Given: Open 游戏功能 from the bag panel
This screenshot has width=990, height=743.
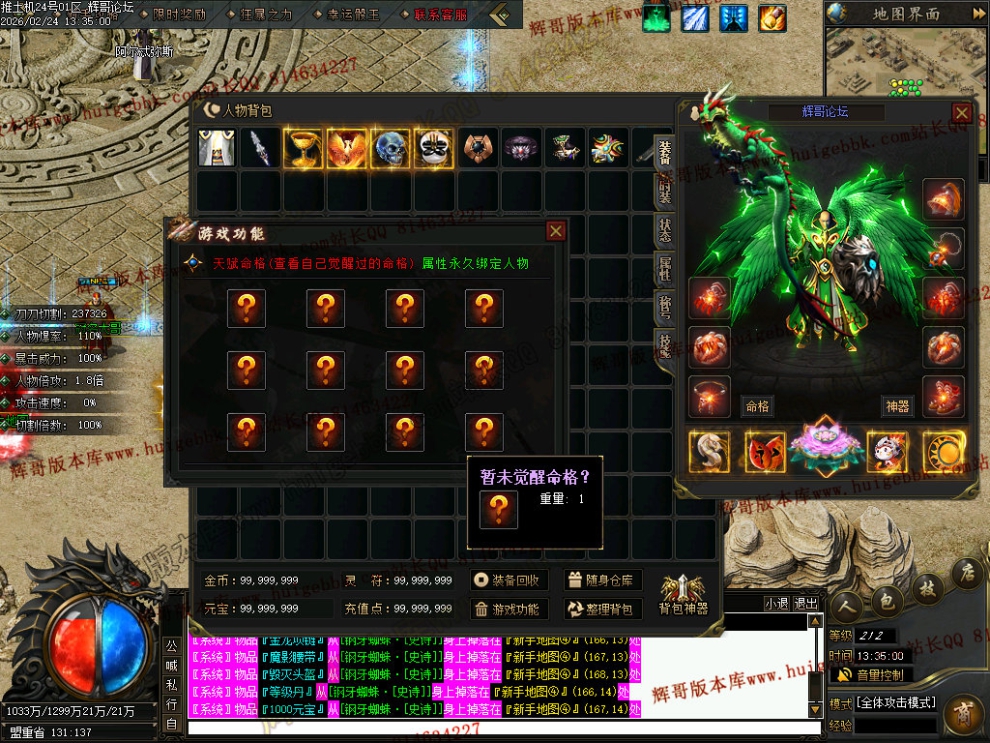Looking at the screenshot, I should 510,609.
